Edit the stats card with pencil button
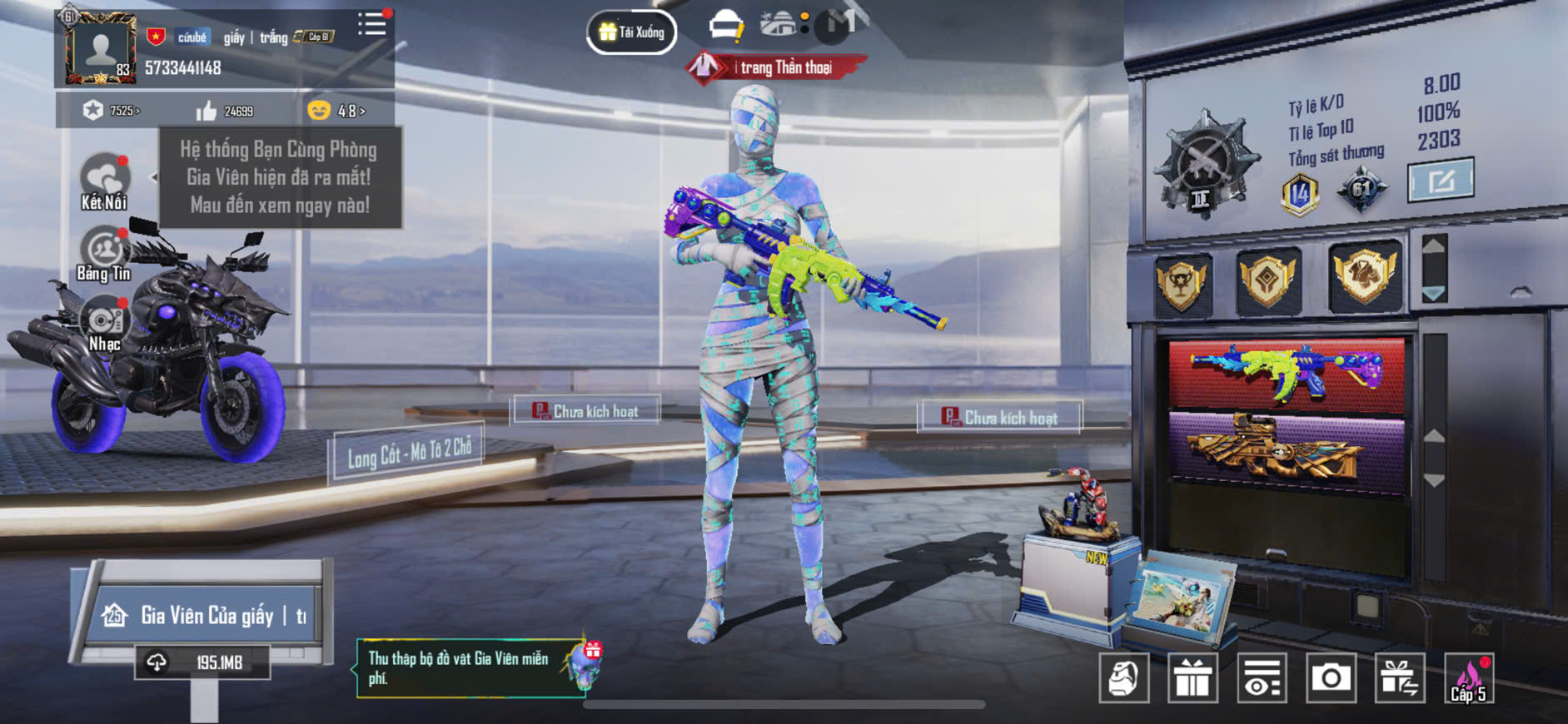Screen dimensions: 1568x724 (1441, 179)
